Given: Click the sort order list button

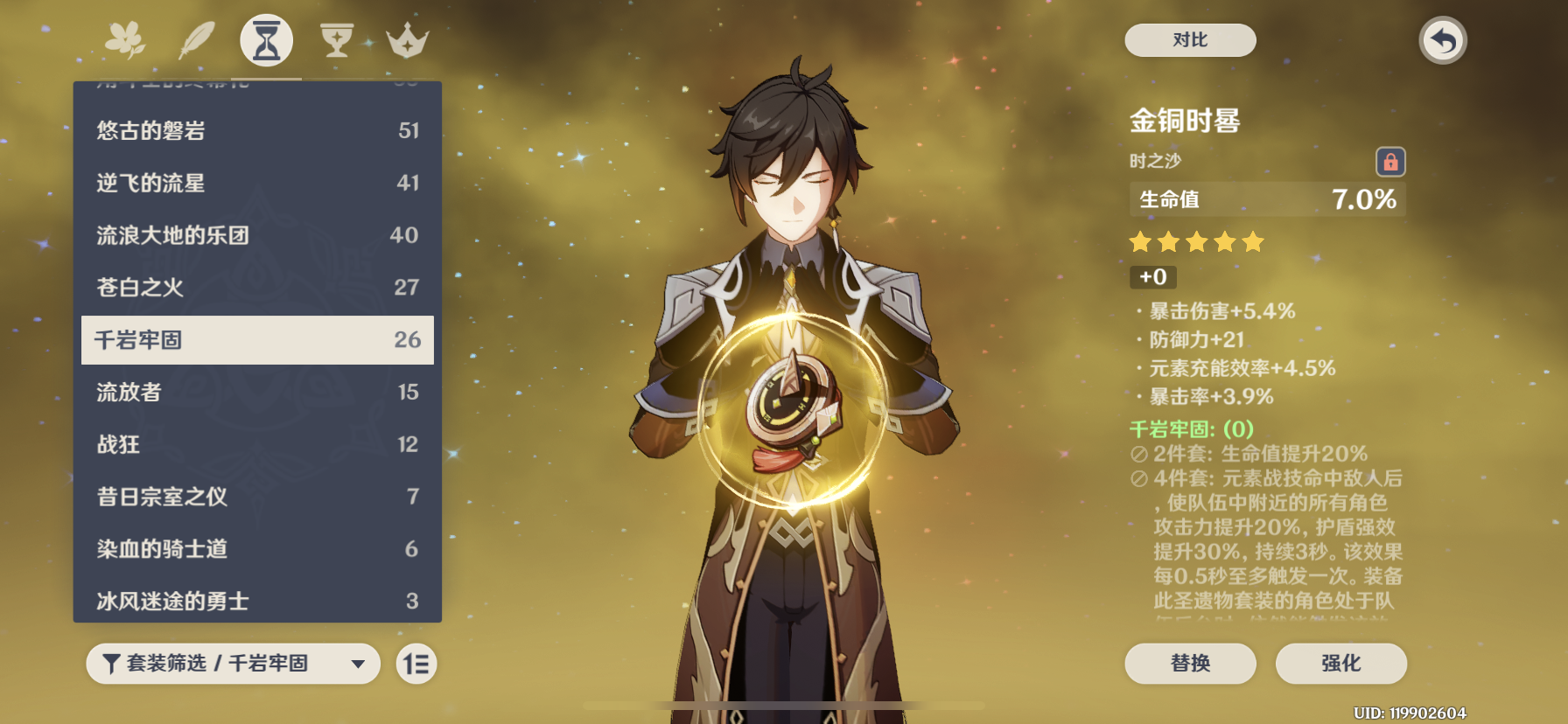Looking at the screenshot, I should (x=416, y=664).
